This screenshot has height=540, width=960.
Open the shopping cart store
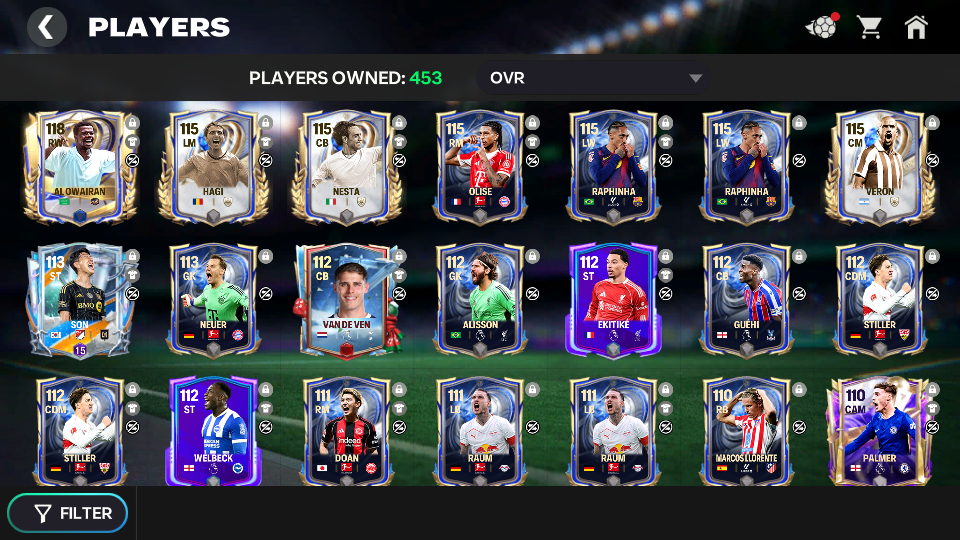(x=869, y=27)
